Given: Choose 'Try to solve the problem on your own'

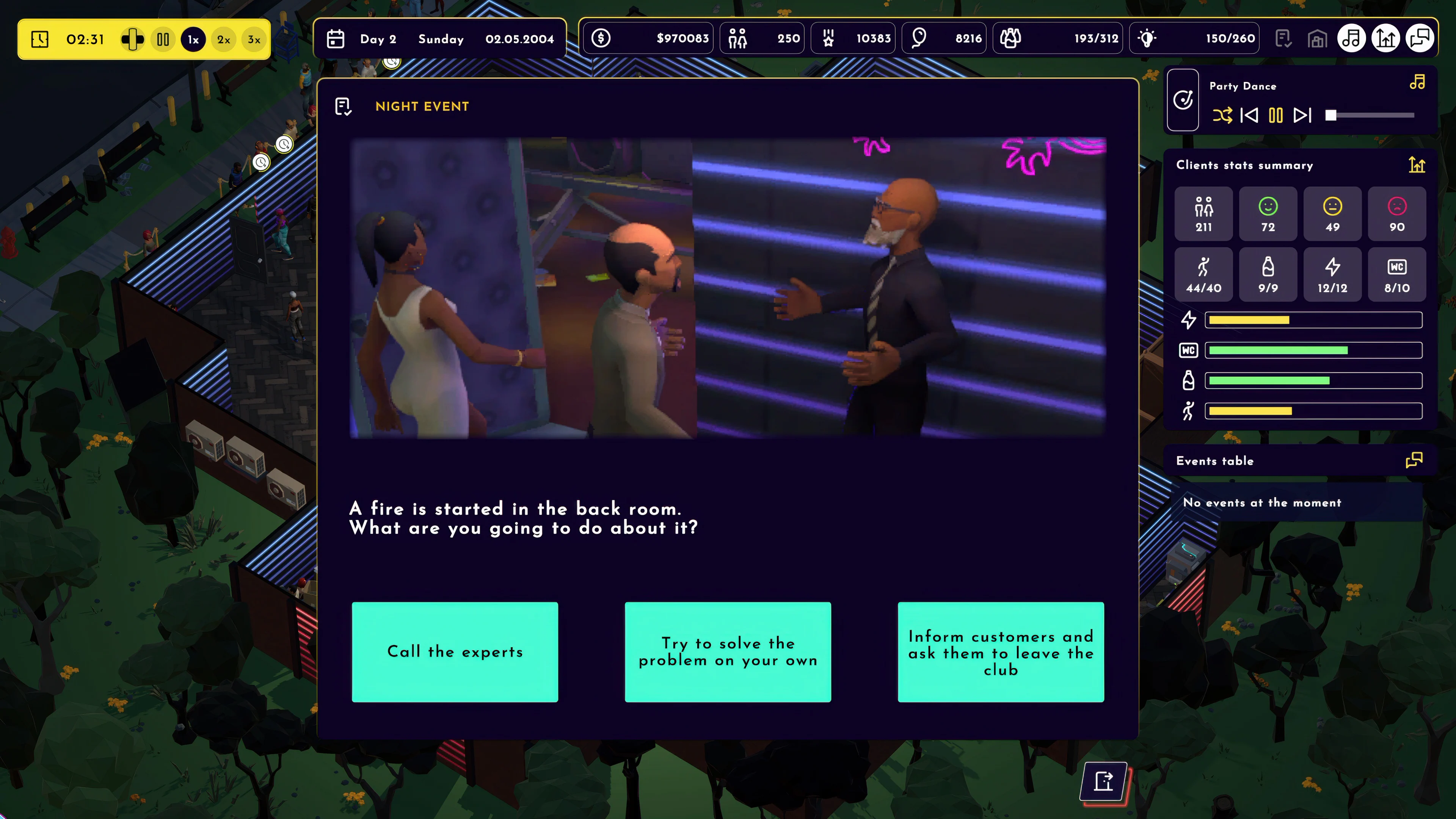Looking at the screenshot, I should [x=728, y=652].
